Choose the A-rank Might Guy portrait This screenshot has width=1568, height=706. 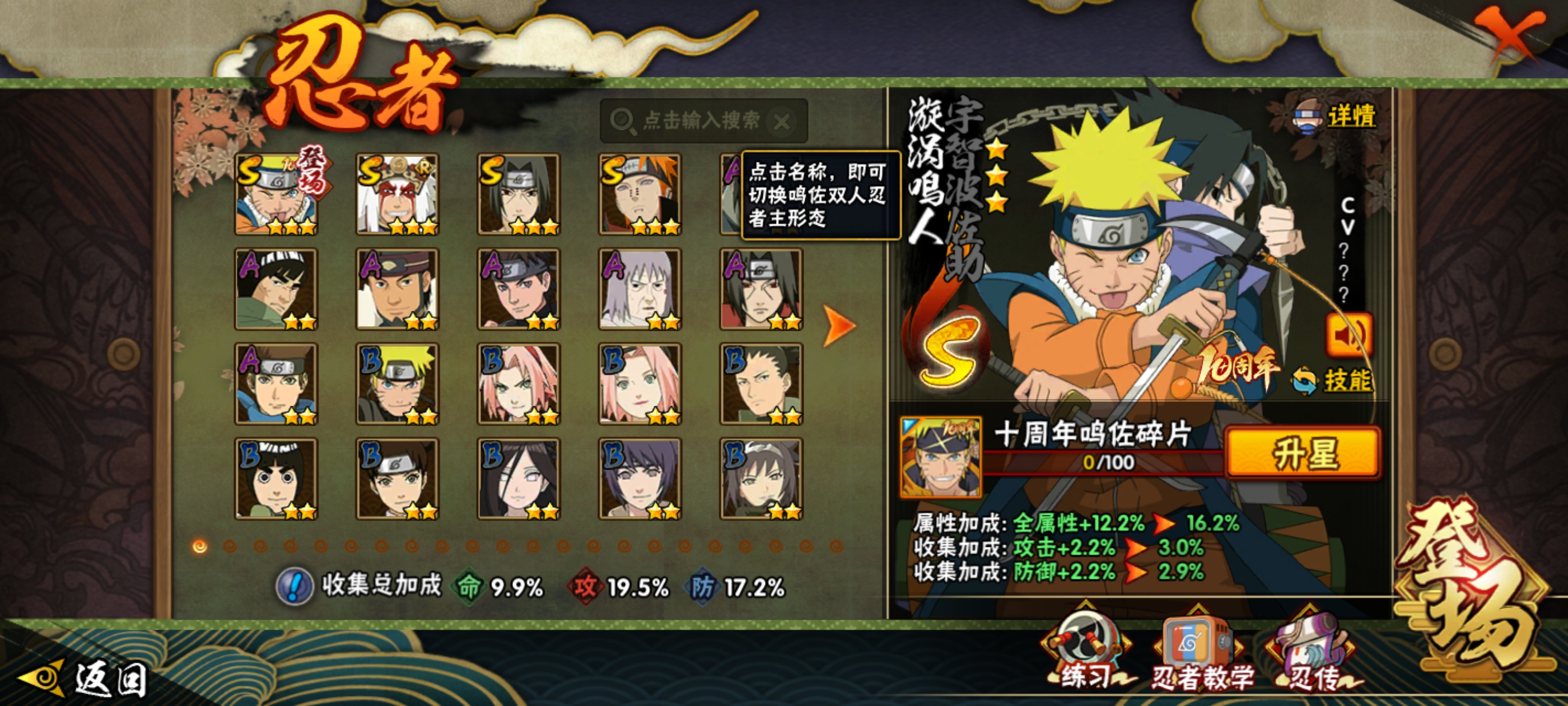tap(276, 289)
